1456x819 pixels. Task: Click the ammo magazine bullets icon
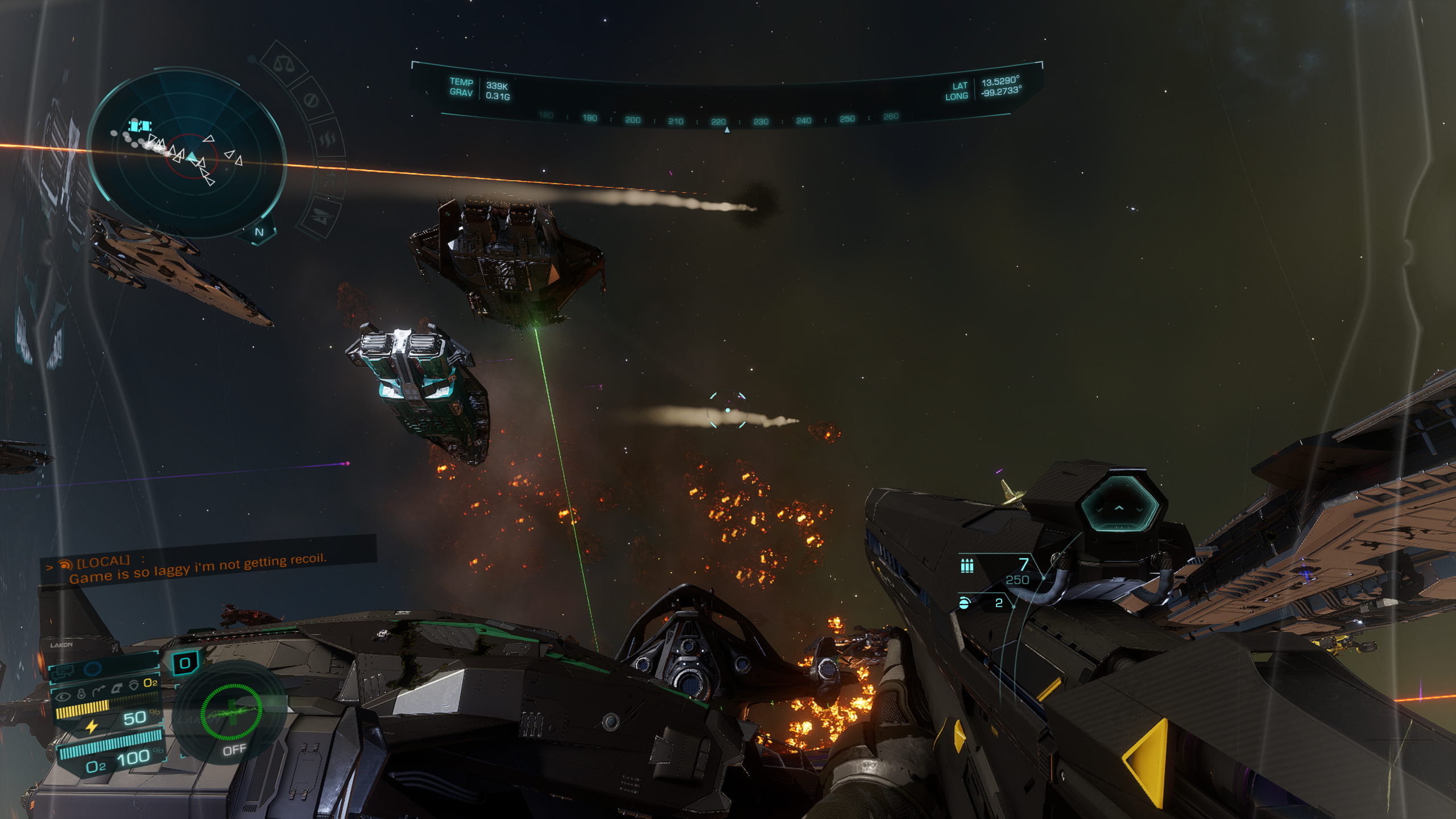[967, 565]
